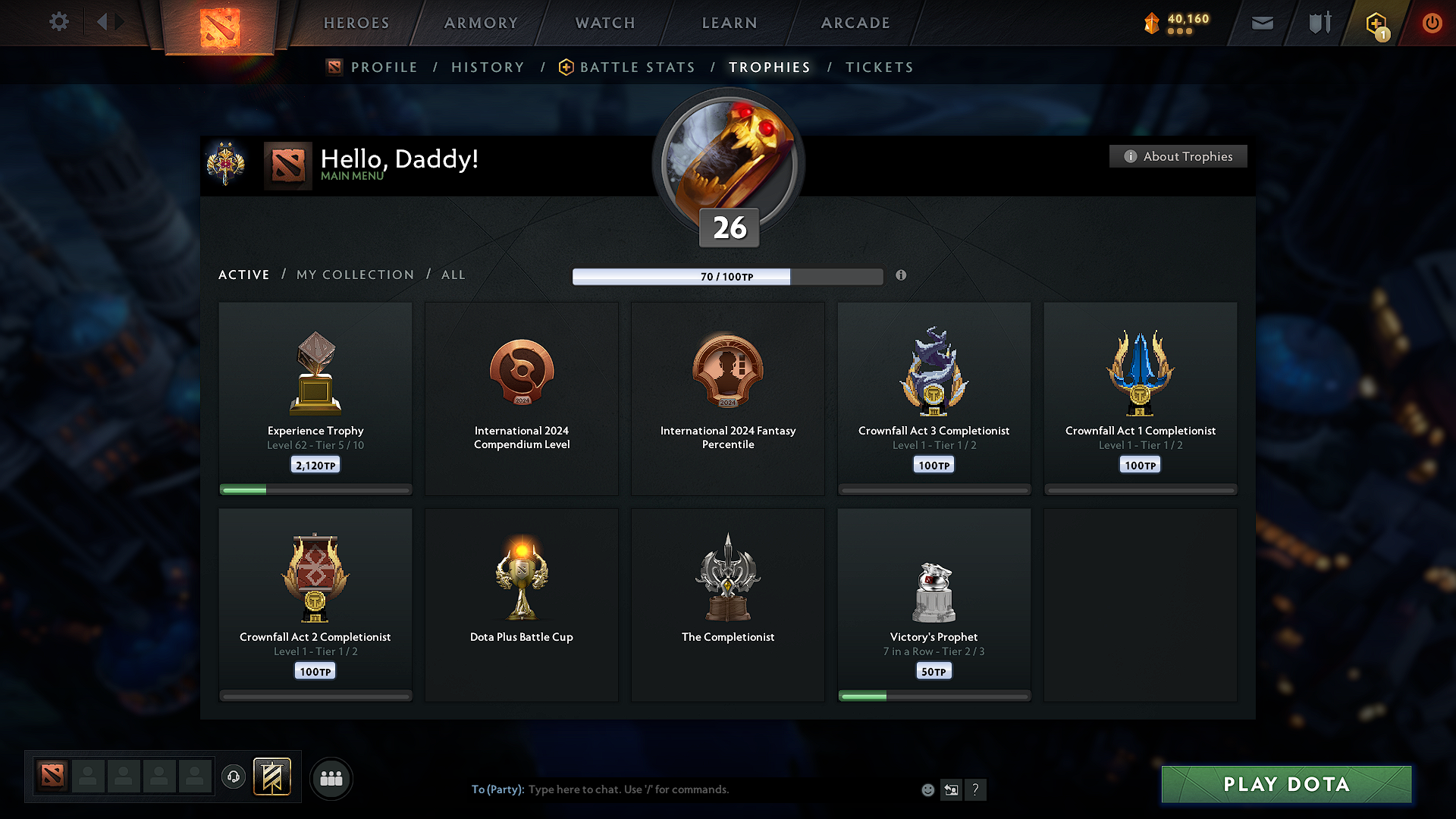The image size is (1456, 819).
Task: Open voice chat headset icon in party bar
Action: pyautogui.click(x=233, y=777)
